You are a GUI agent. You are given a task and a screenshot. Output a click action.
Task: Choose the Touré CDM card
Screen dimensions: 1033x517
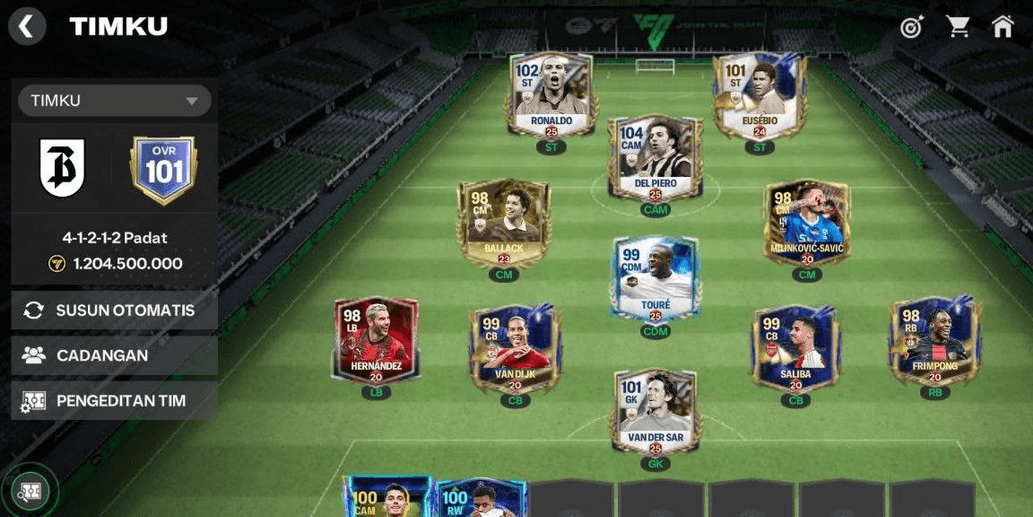tap(655, 278)
